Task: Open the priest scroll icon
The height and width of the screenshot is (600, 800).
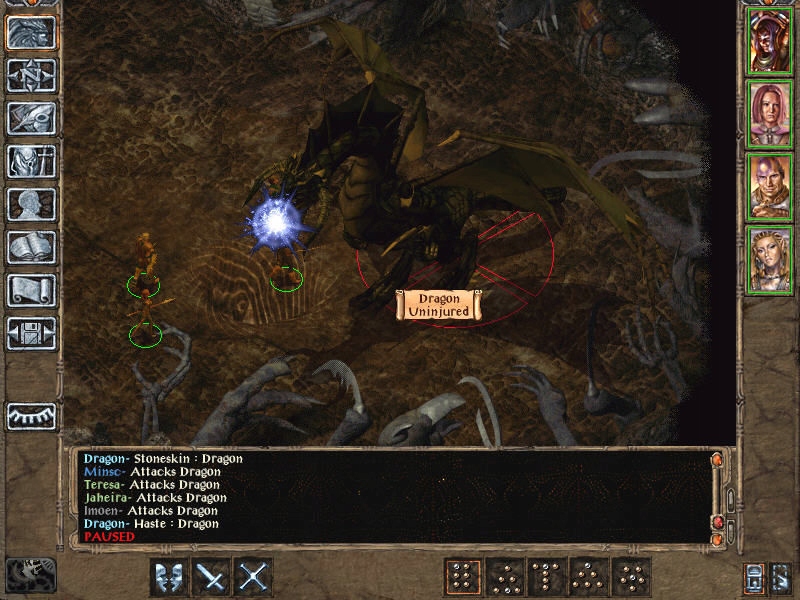Action: tap(32, 290)
